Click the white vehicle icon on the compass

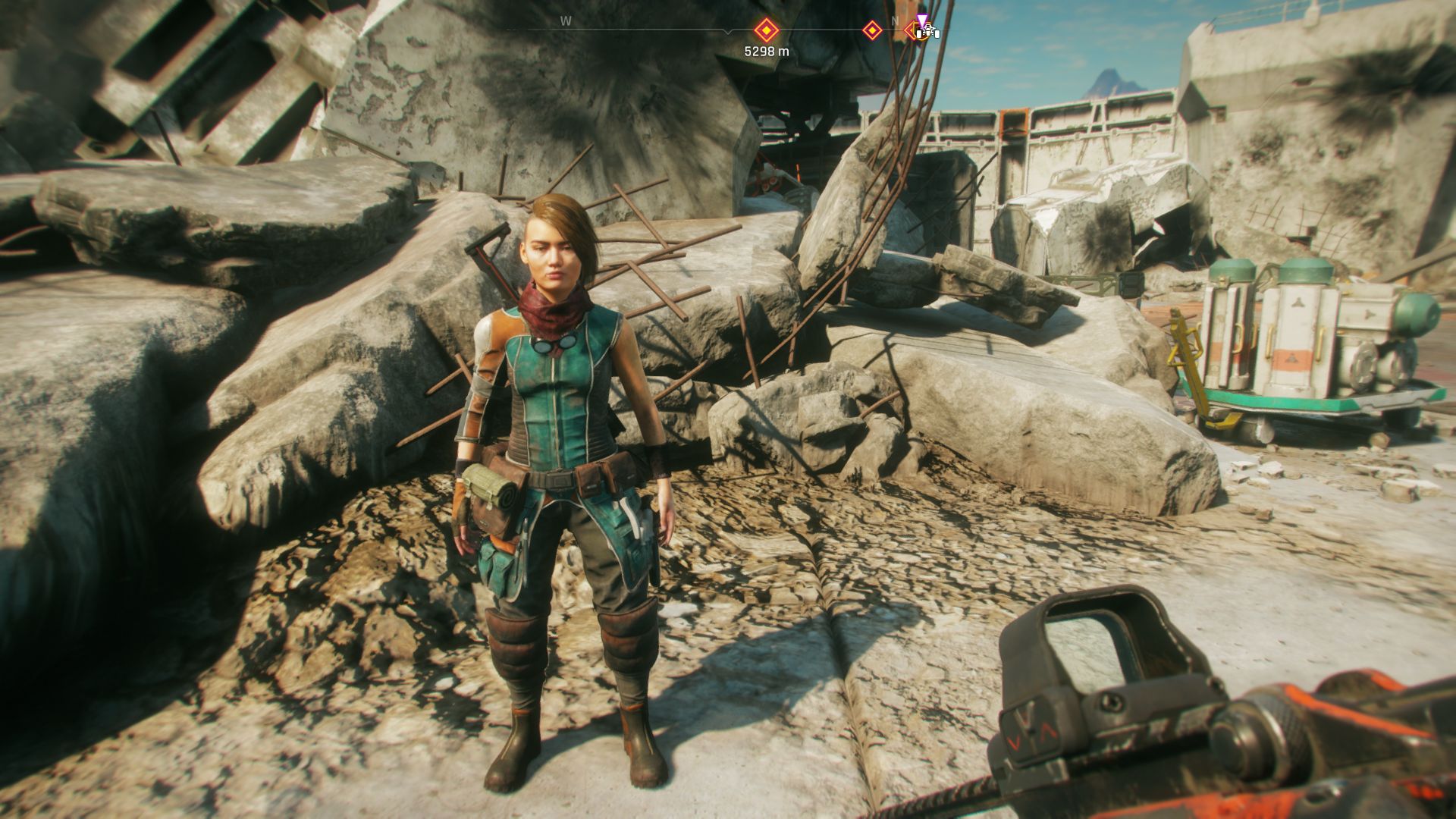927,32
